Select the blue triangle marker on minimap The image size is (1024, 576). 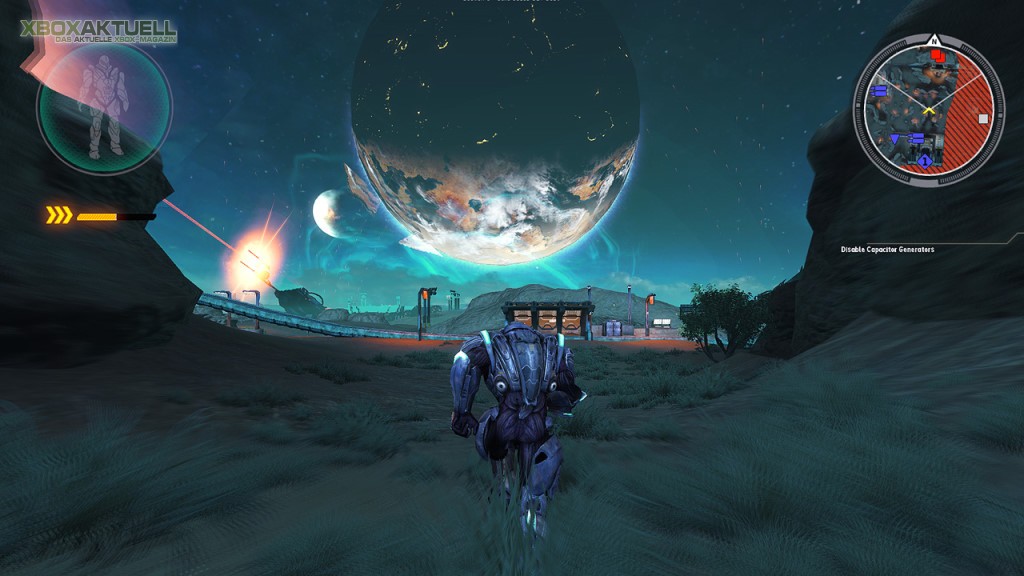click(x=896, y=140)
